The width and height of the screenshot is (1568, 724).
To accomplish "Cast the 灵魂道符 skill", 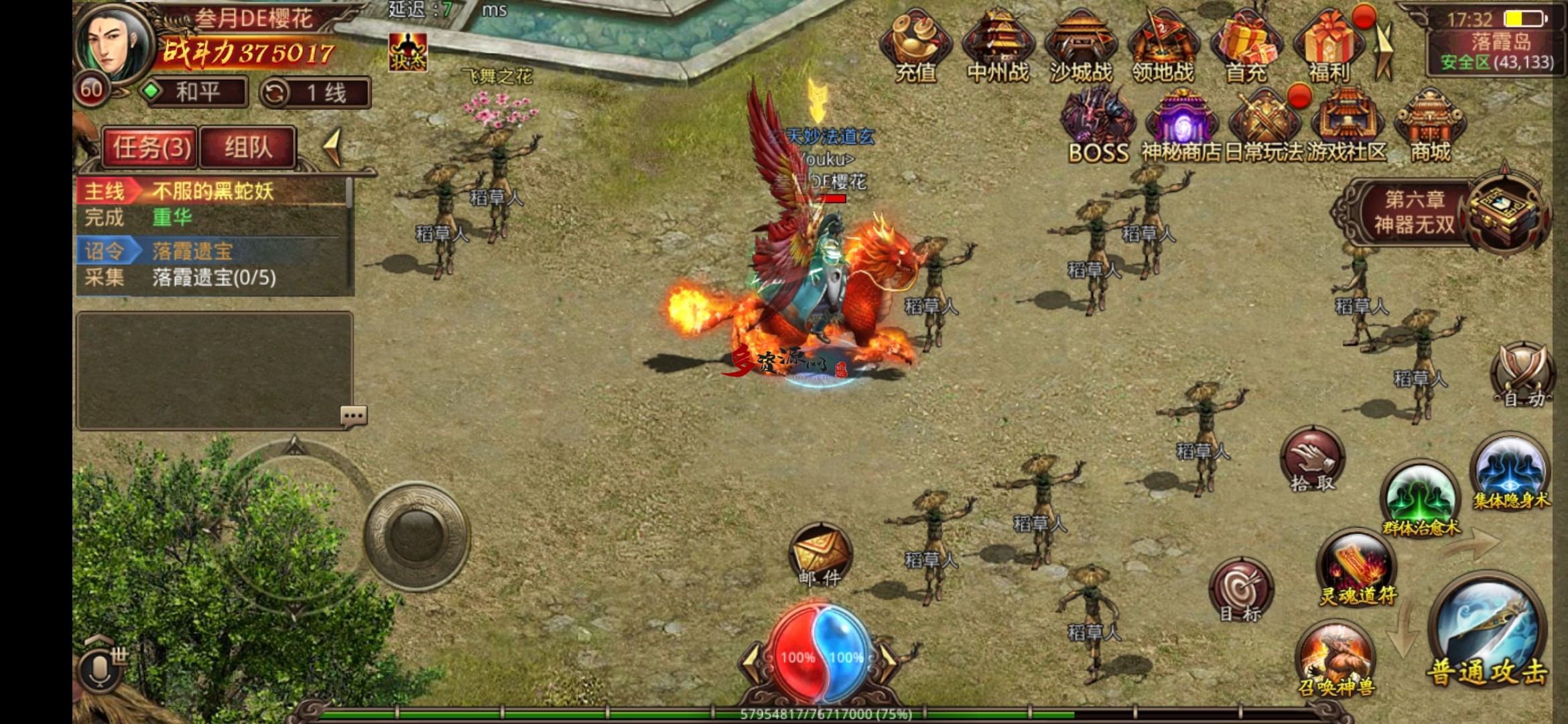I will tap(1358, 568).
